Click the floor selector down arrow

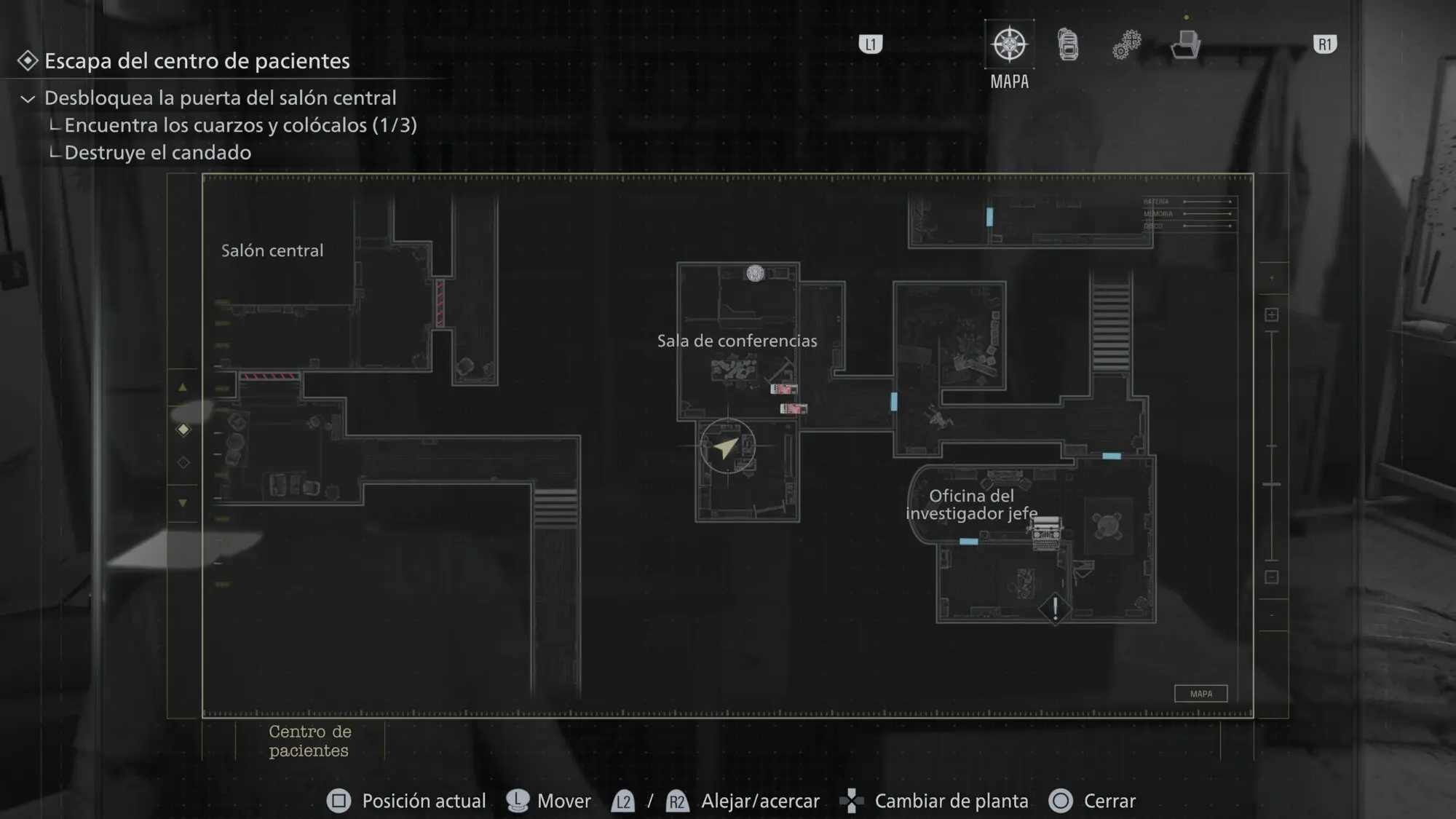pos(183,503)
